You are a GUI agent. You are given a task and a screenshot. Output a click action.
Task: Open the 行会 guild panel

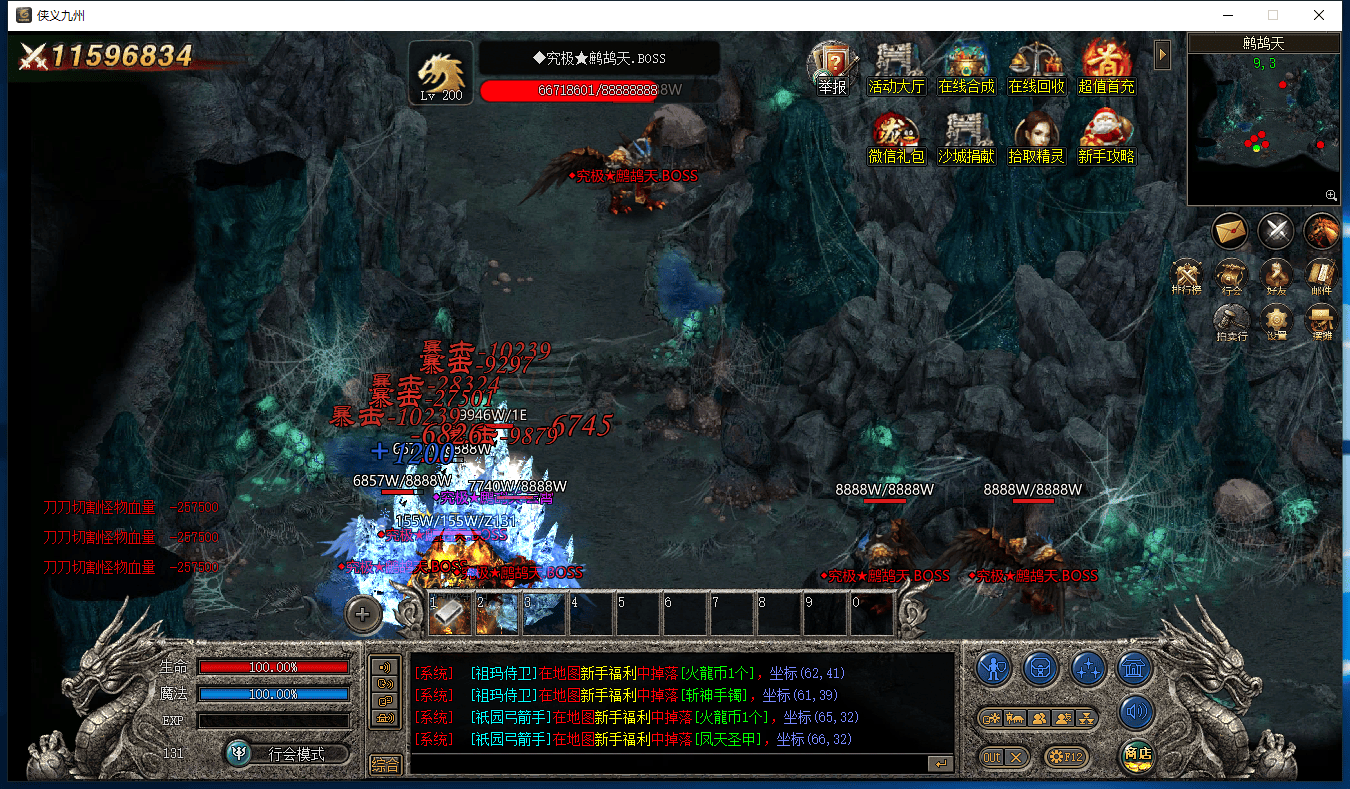[x=1231, y=277]
